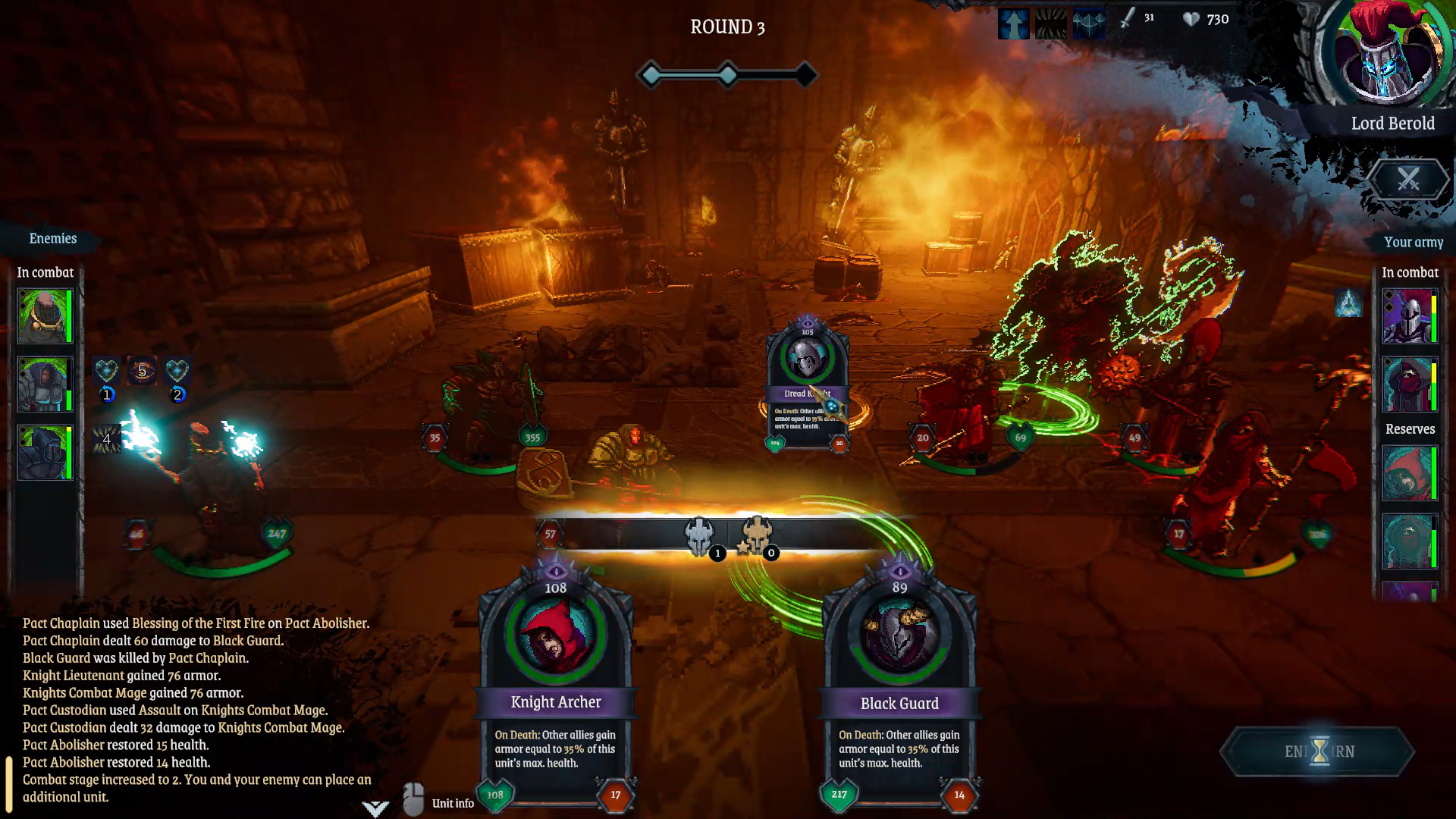Viewport: 1456px width, 819px height.
Task: Select the silver-helmed knight in your army
Action: [x=1409, y=316]
